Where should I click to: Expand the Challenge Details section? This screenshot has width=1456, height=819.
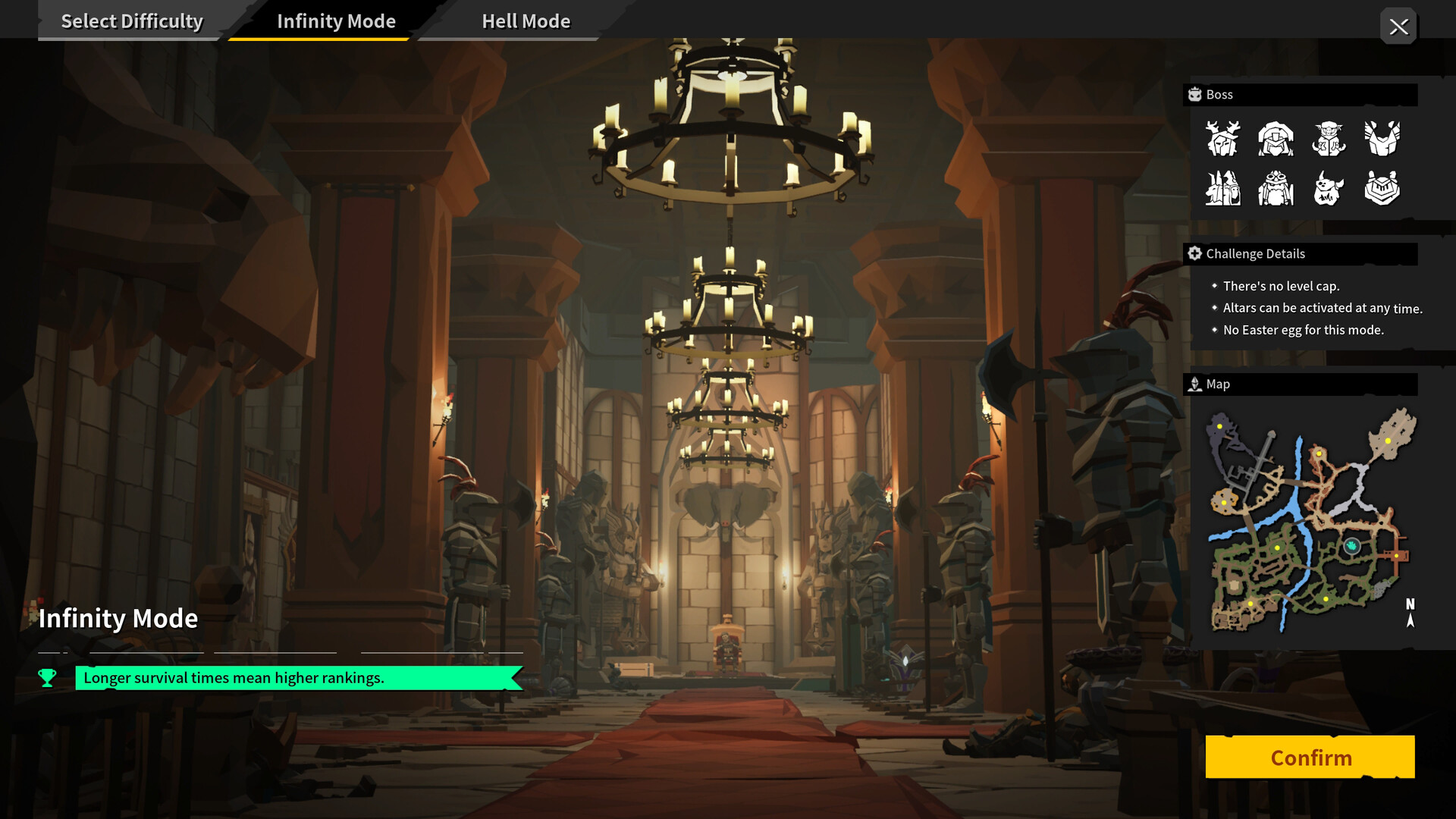pyautogui.click(x=1301, y=253)
